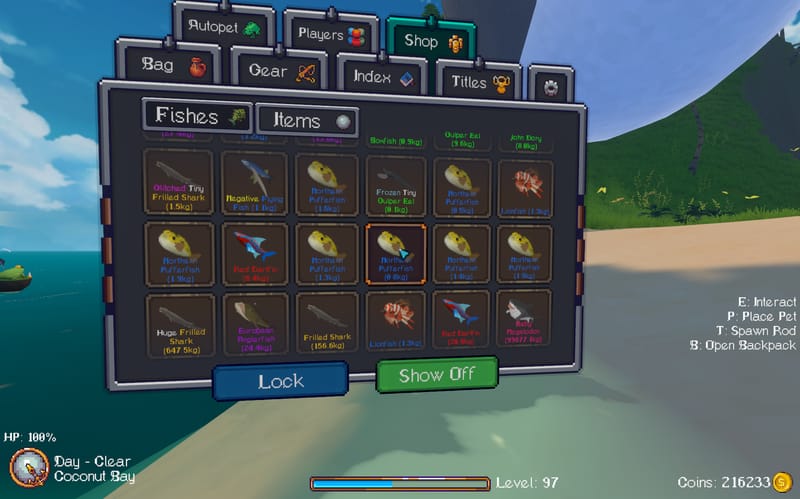Click the green Show Off button

(436, 376)
